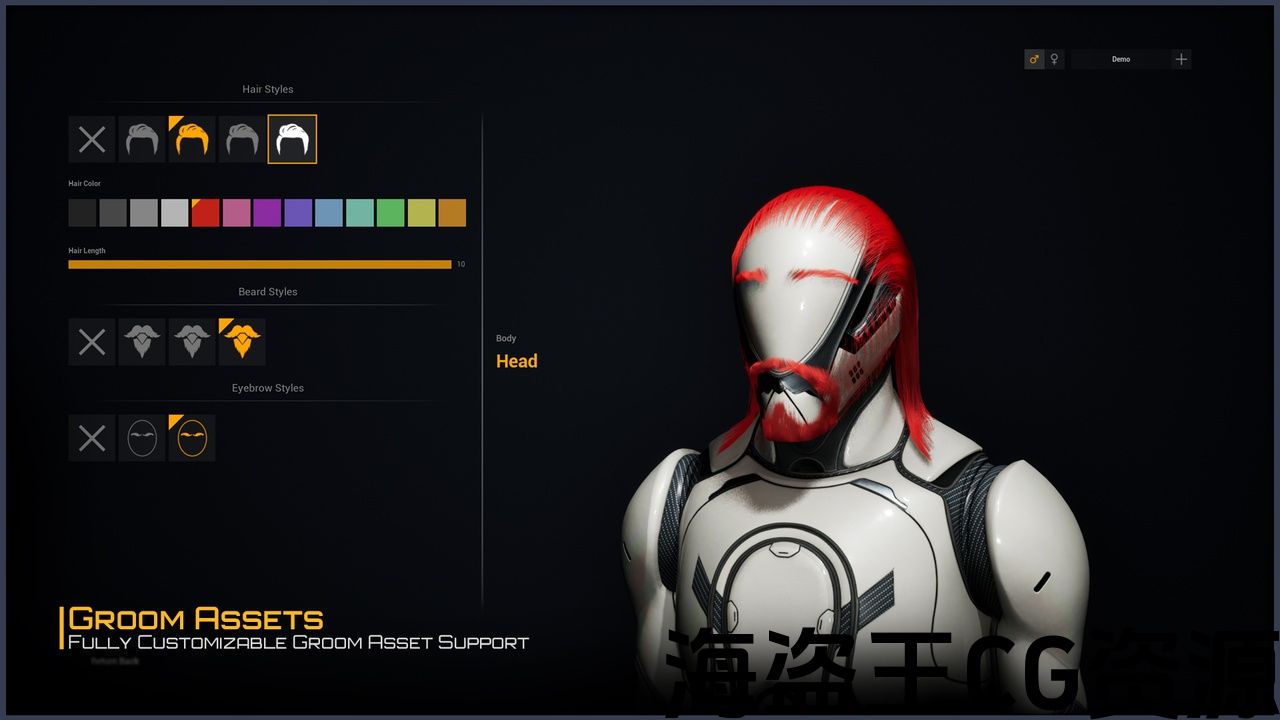The width and height of the screenshot is (1280, 720).
Task: Choose the white highlighted hair style
Action: point(292,139)
